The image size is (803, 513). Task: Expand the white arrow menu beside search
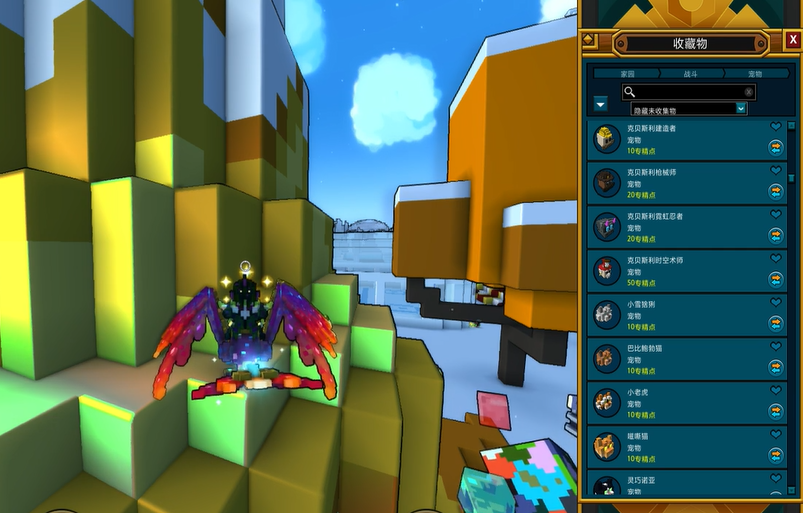pos(601,104)
